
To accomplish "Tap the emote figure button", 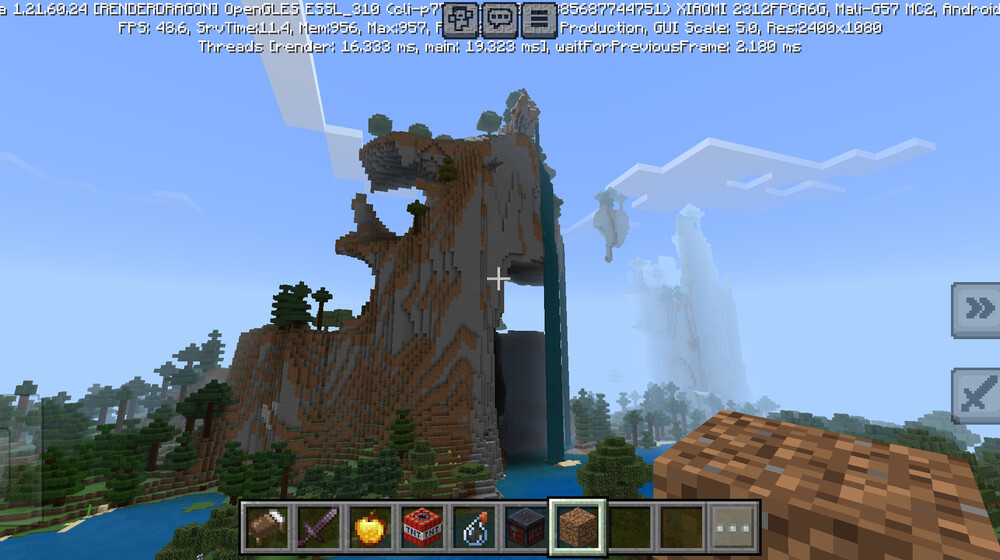I will click(x=462, y=17).
